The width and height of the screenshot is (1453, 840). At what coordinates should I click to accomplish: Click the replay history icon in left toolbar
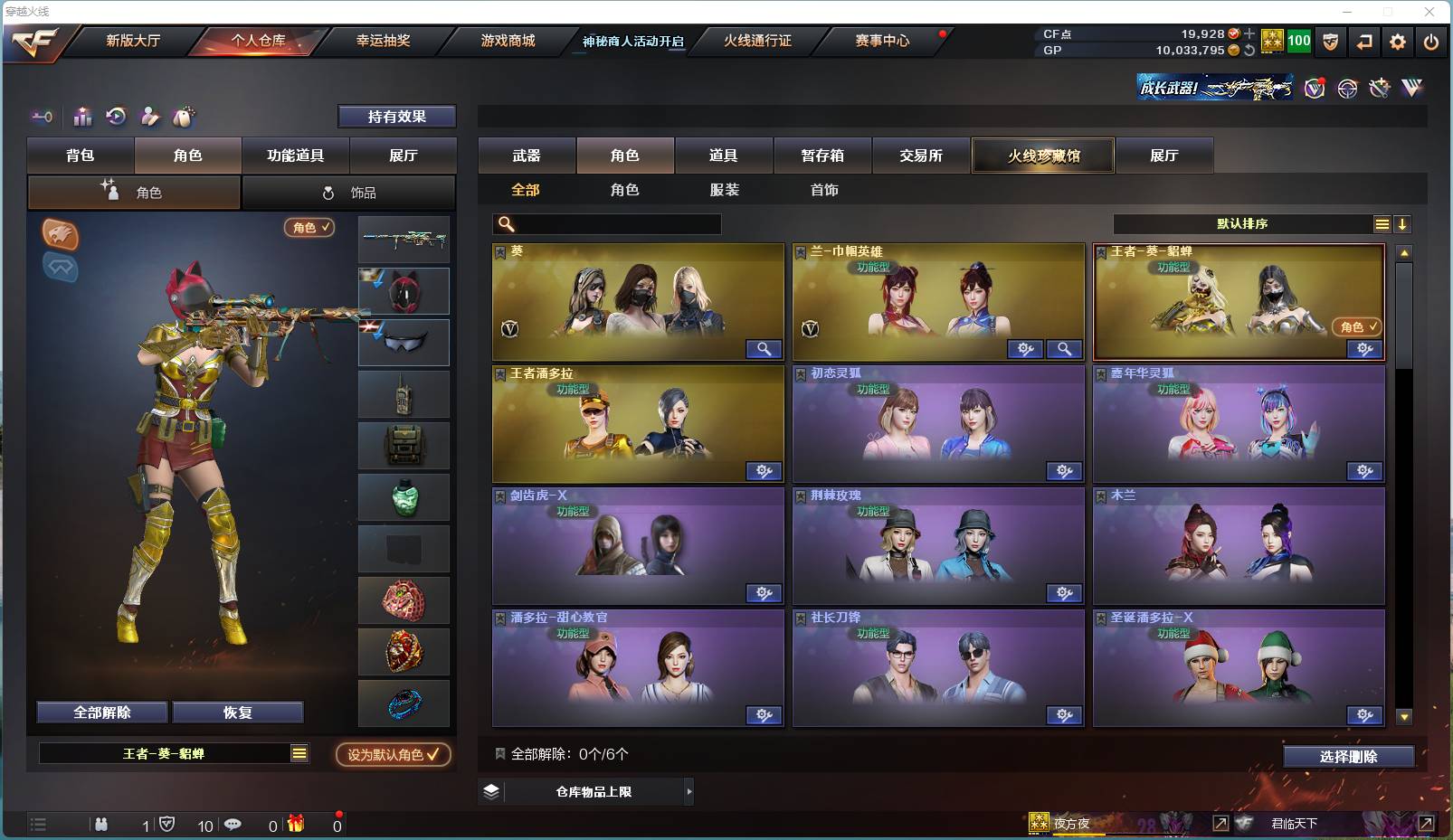click(x=116, y=117)
